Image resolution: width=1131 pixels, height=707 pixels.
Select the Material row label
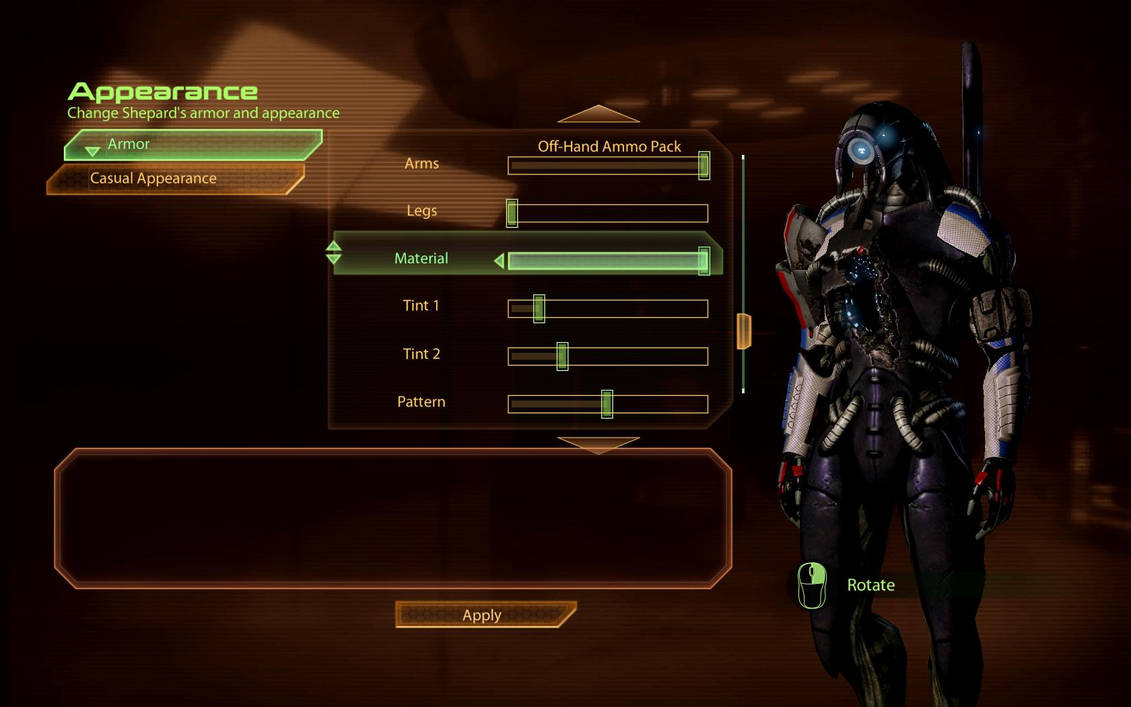421,259
